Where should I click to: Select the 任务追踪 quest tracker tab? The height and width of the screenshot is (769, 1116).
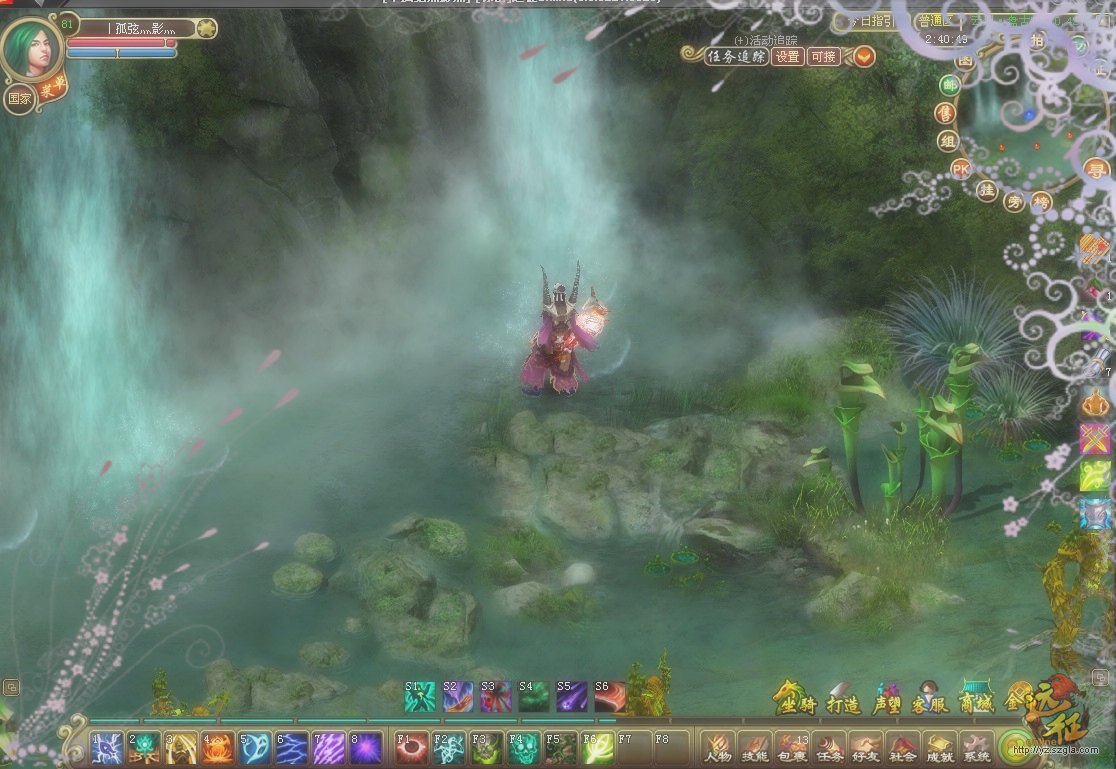coord(736,56)
